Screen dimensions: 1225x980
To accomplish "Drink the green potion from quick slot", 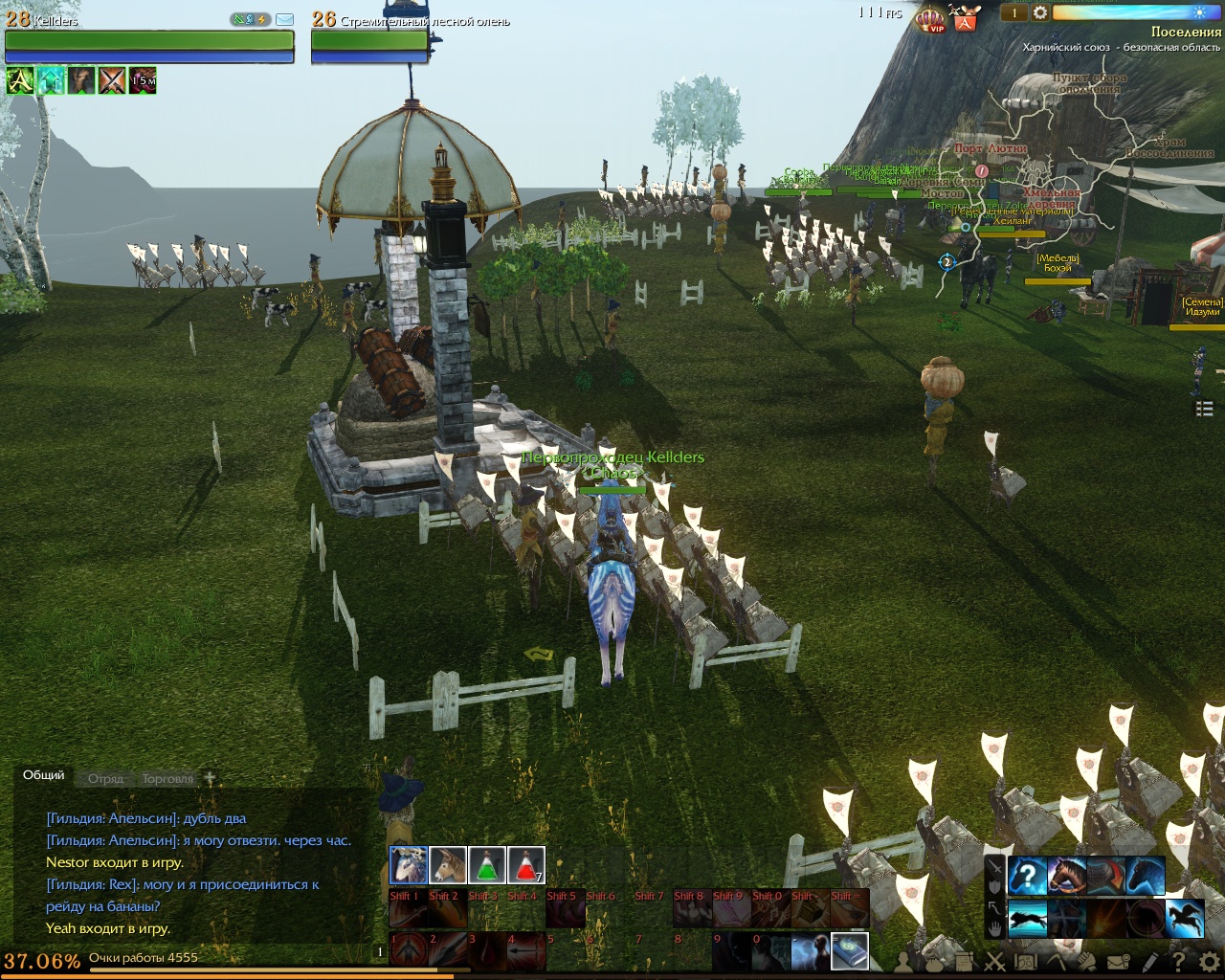I will point(487,866).
